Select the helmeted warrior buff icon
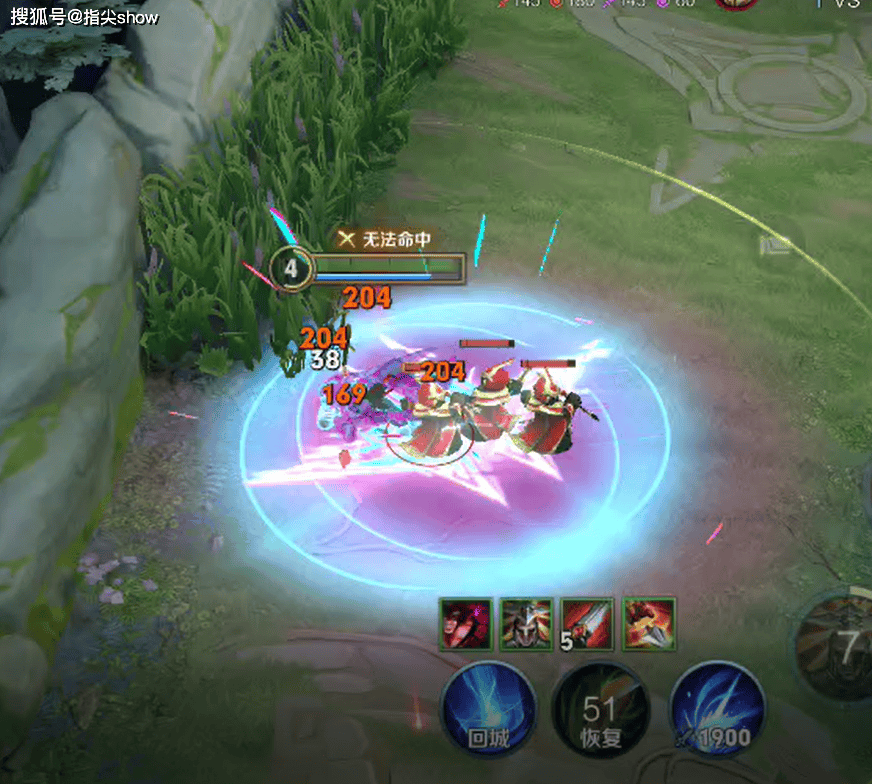 click(x=527, y=623)
